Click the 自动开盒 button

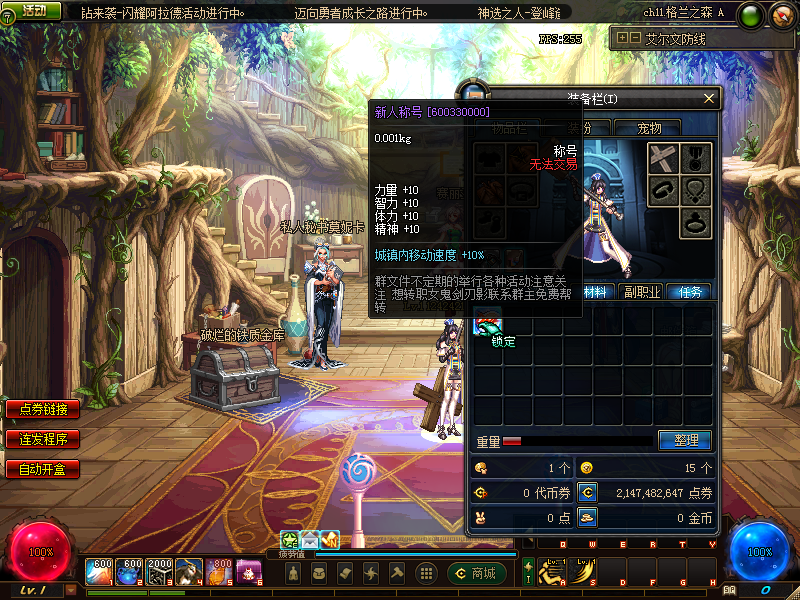[43, 468]
